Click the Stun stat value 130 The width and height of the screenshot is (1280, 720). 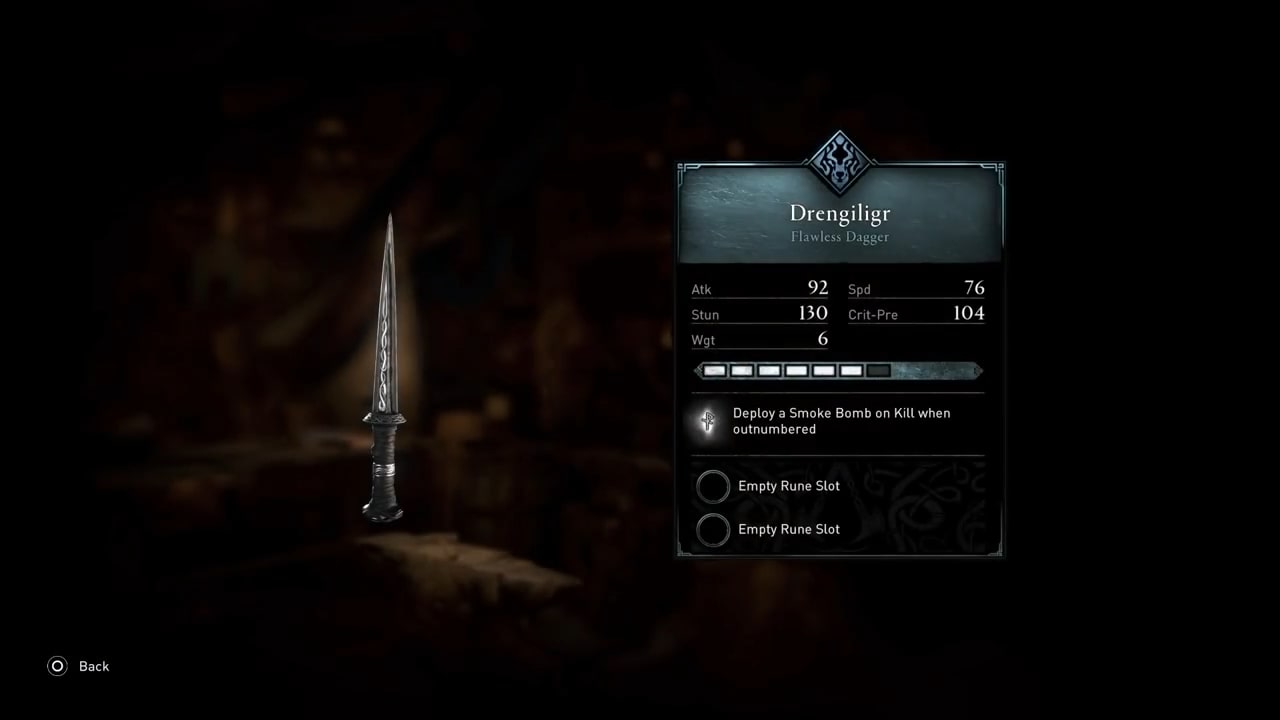813,313
